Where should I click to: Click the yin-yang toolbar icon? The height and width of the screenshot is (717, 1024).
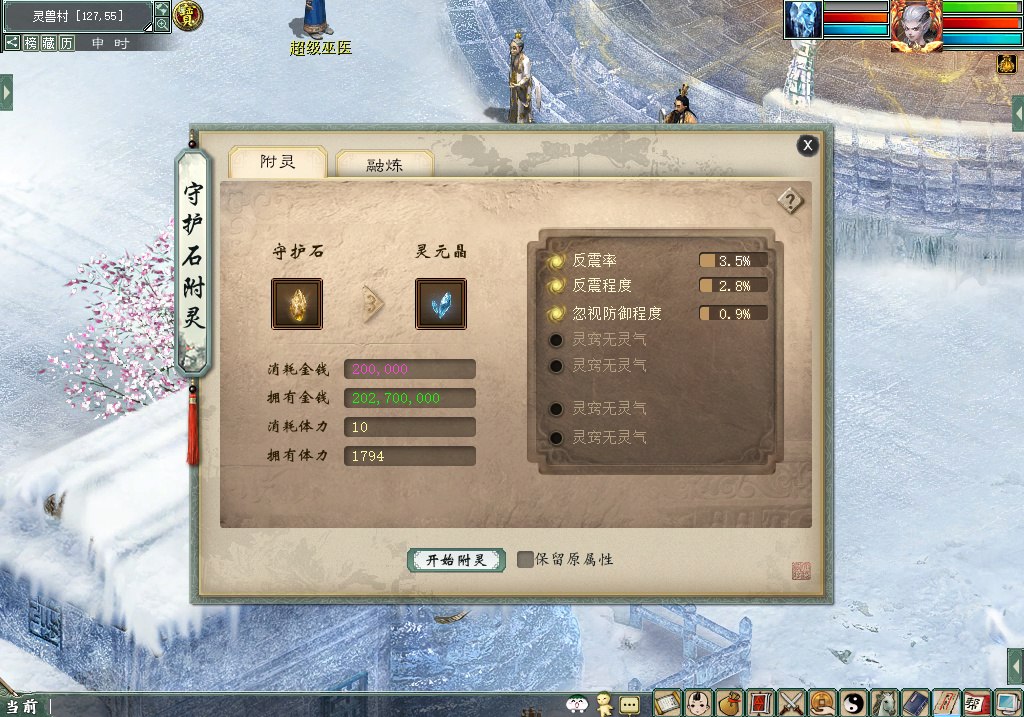(x=854, y=703)
